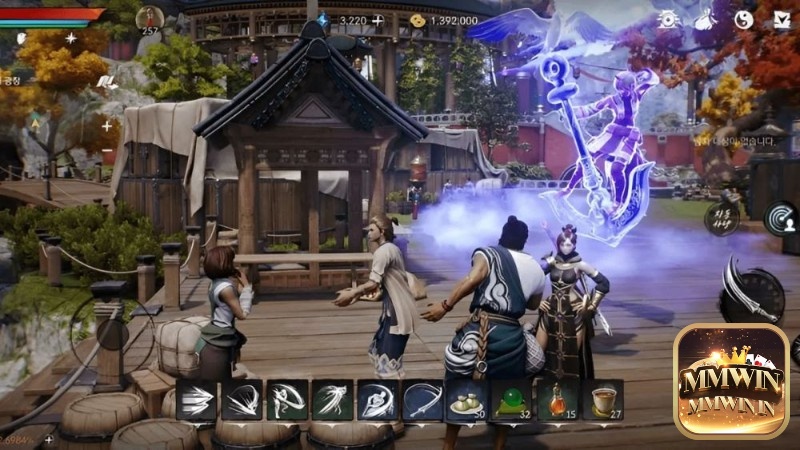
Task: Open the sun-shaped icon in the top bar
Action: pyautogui.click(x=668, y=19)
